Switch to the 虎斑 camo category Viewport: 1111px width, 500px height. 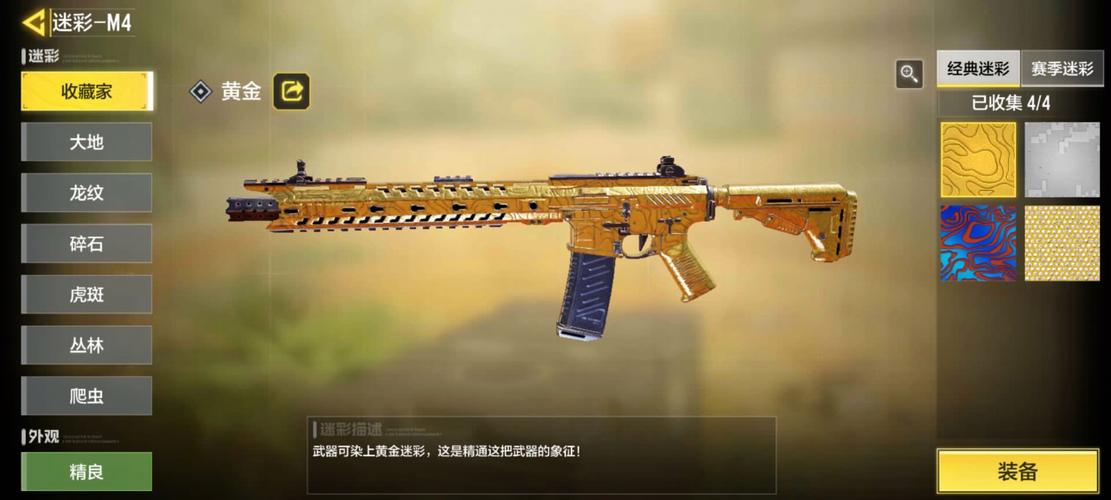pos(87,295)
